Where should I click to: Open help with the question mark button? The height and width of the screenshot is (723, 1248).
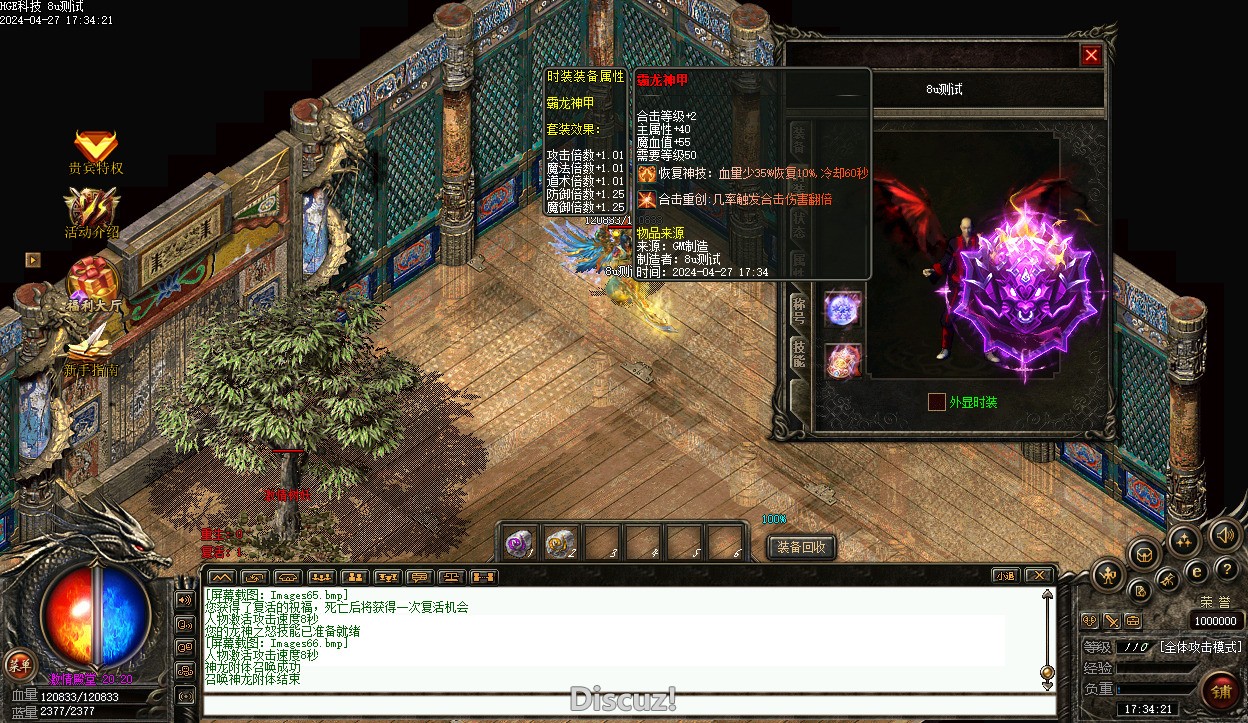tap(1226, 569)
